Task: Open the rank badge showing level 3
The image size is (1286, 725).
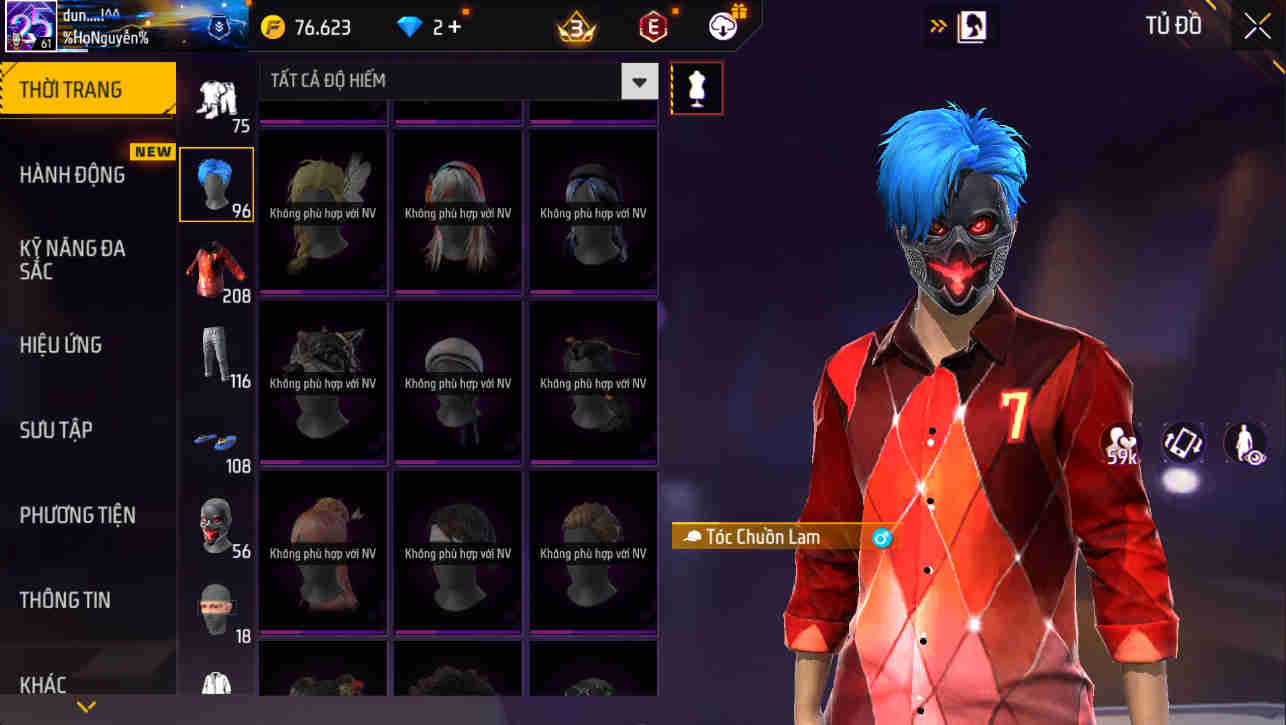Action: (x=575, y=27)
